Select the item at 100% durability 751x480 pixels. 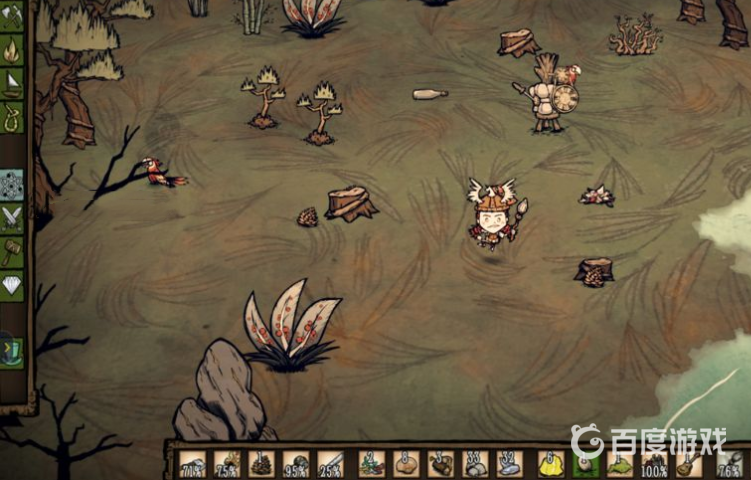click(654, 464)
